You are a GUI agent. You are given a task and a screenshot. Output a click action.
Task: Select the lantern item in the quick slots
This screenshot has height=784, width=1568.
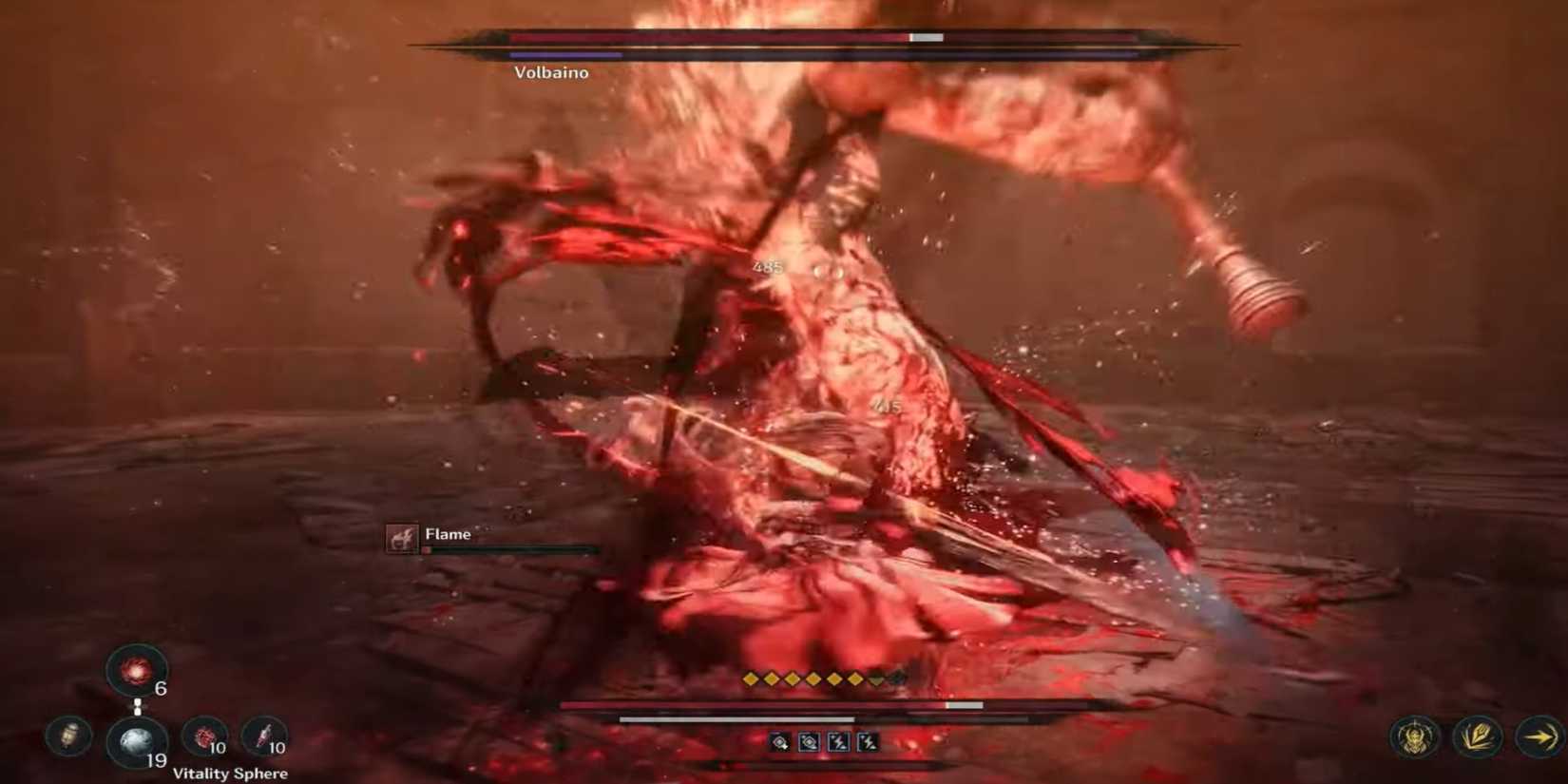[x=67, y=736]
